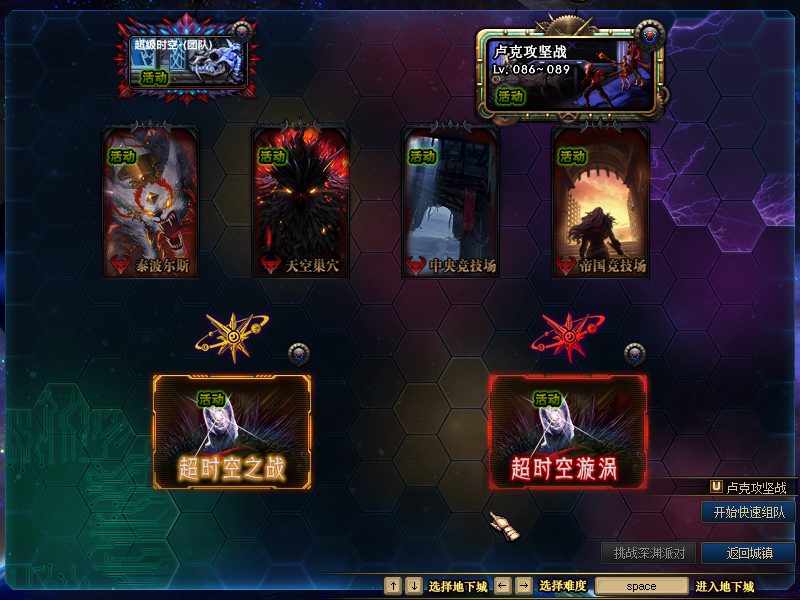The width and height of the screenshot is (800, 600).
Task: Click the gear badge on 卢克攻坚战 card
Action: pos(652,36)
